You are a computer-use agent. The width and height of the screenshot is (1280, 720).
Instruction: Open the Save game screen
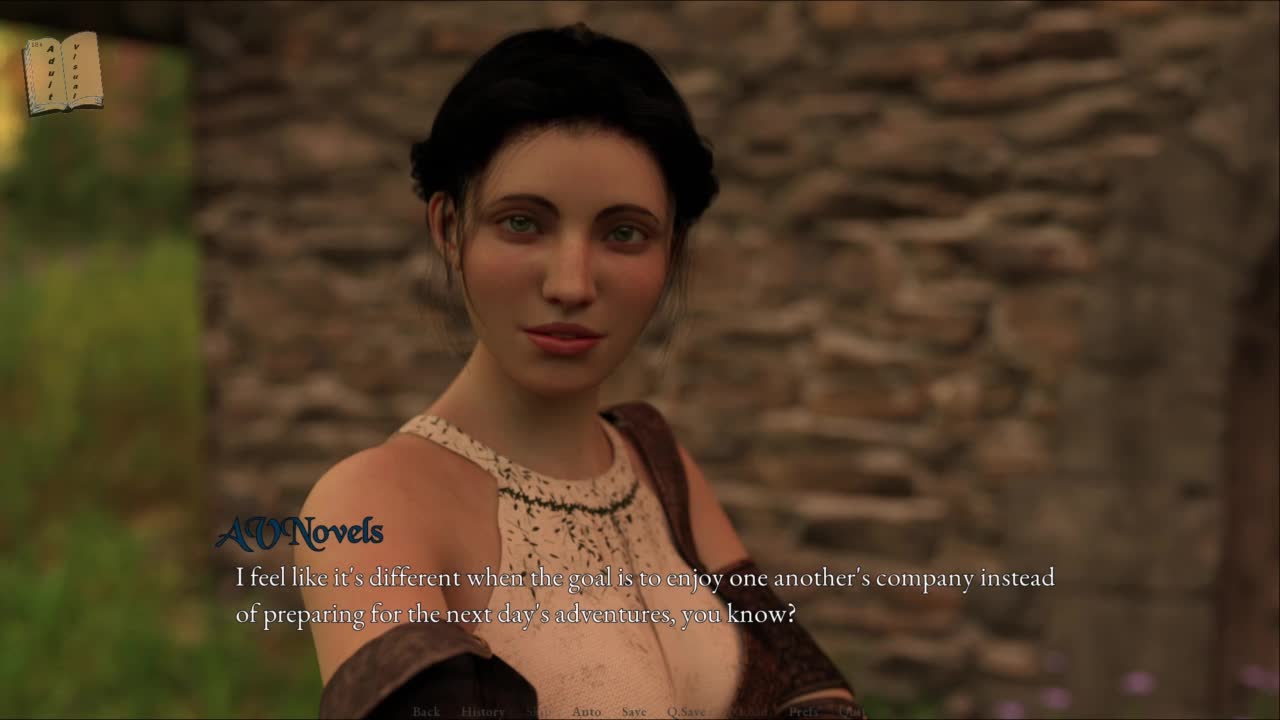click(x=634, y=711)
